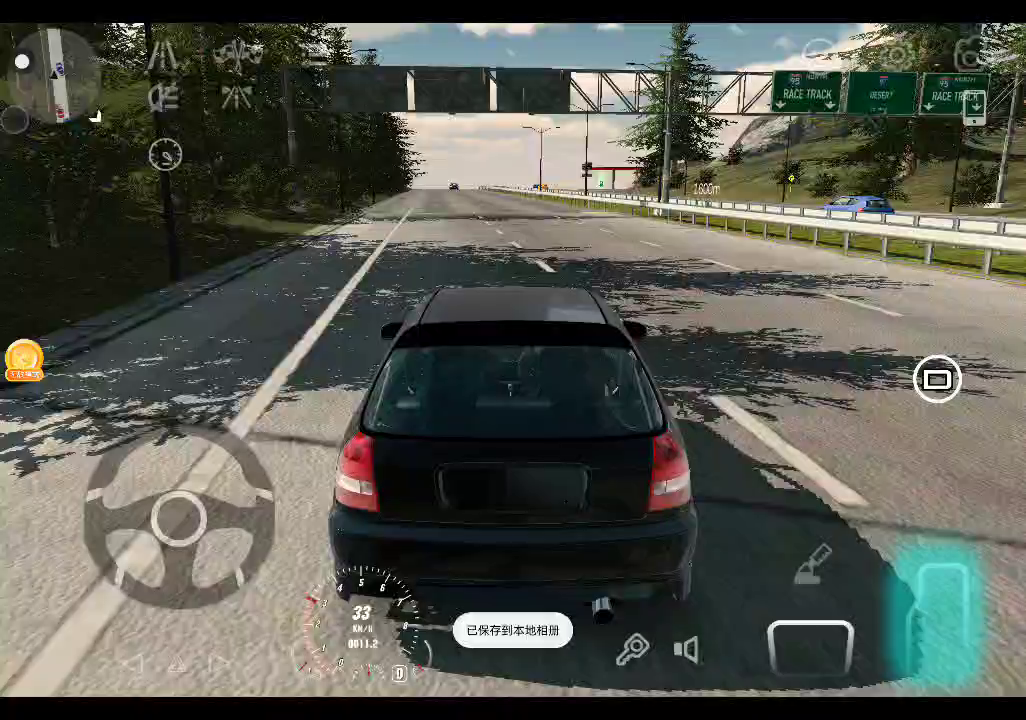Tap the gear selector D indicator
The width and height of the screenshot is (1026, 720).
tap(399, 673)
